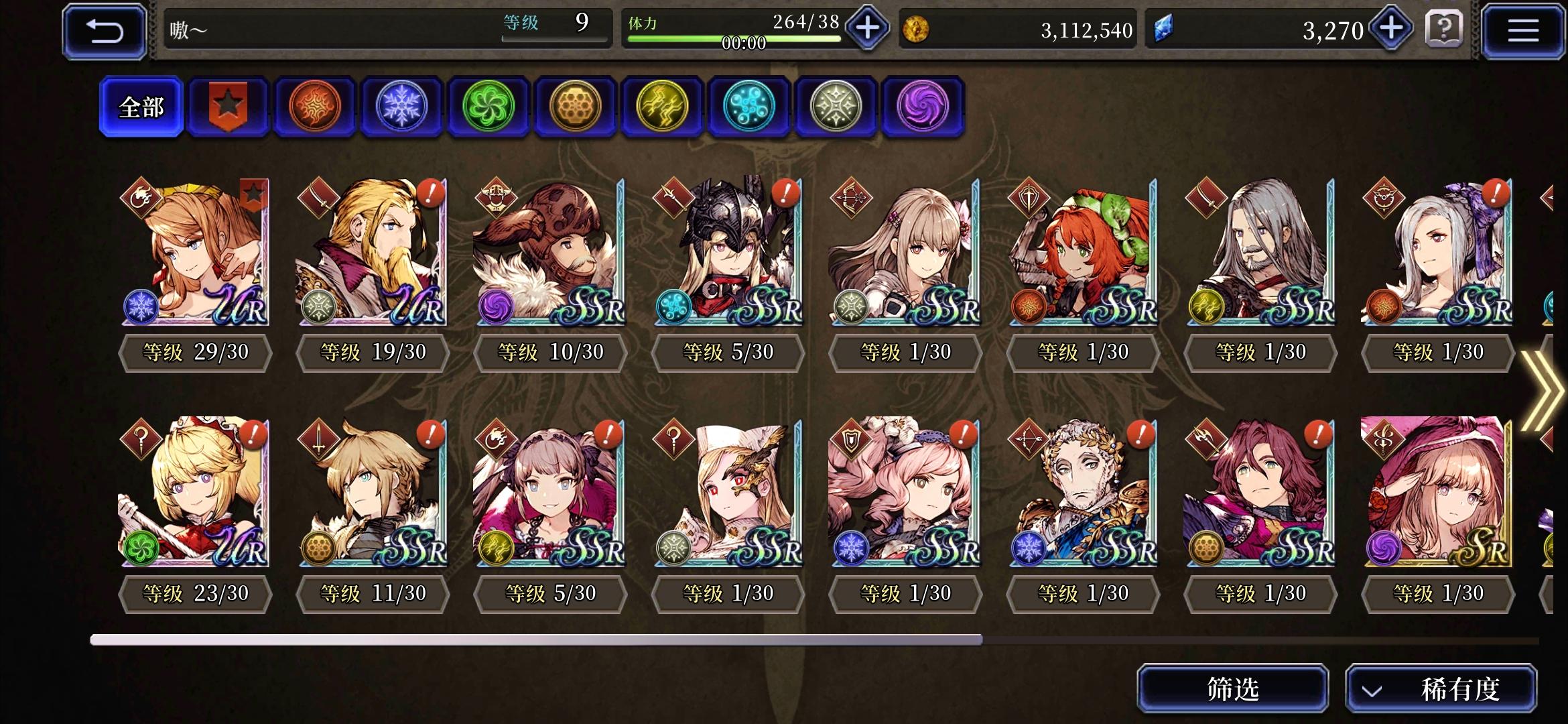This screenshot has height=724, width=1568.
Task: Toggle the favorite star filter
Action: pyautogui.click(x=228, y=106)
